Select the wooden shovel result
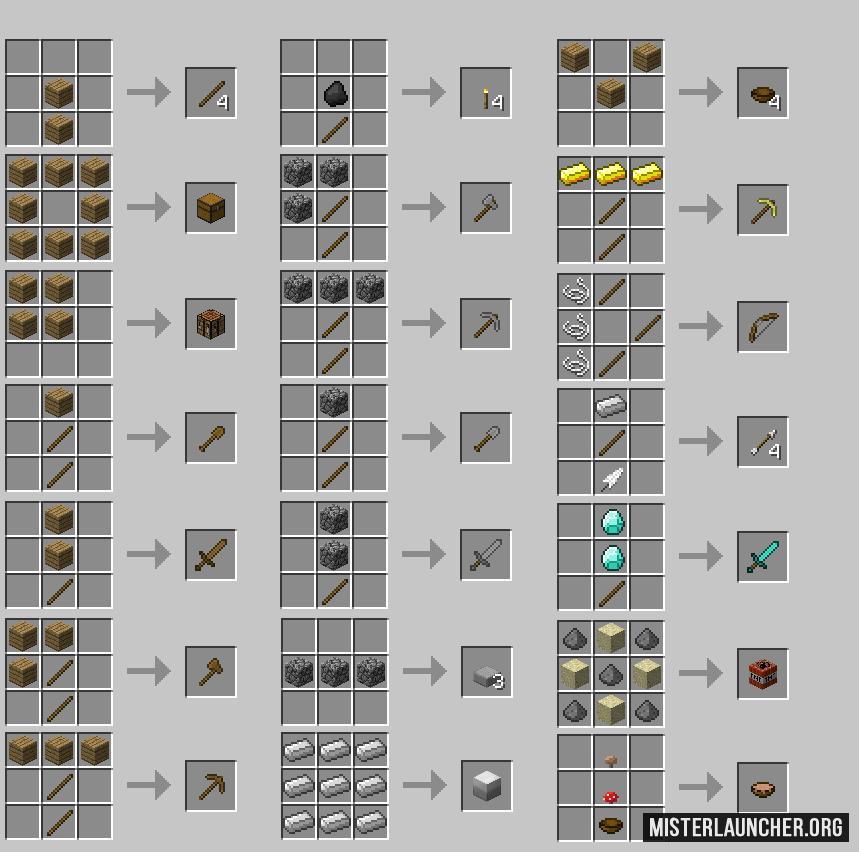The image size is (859, 852). (211, 438)
